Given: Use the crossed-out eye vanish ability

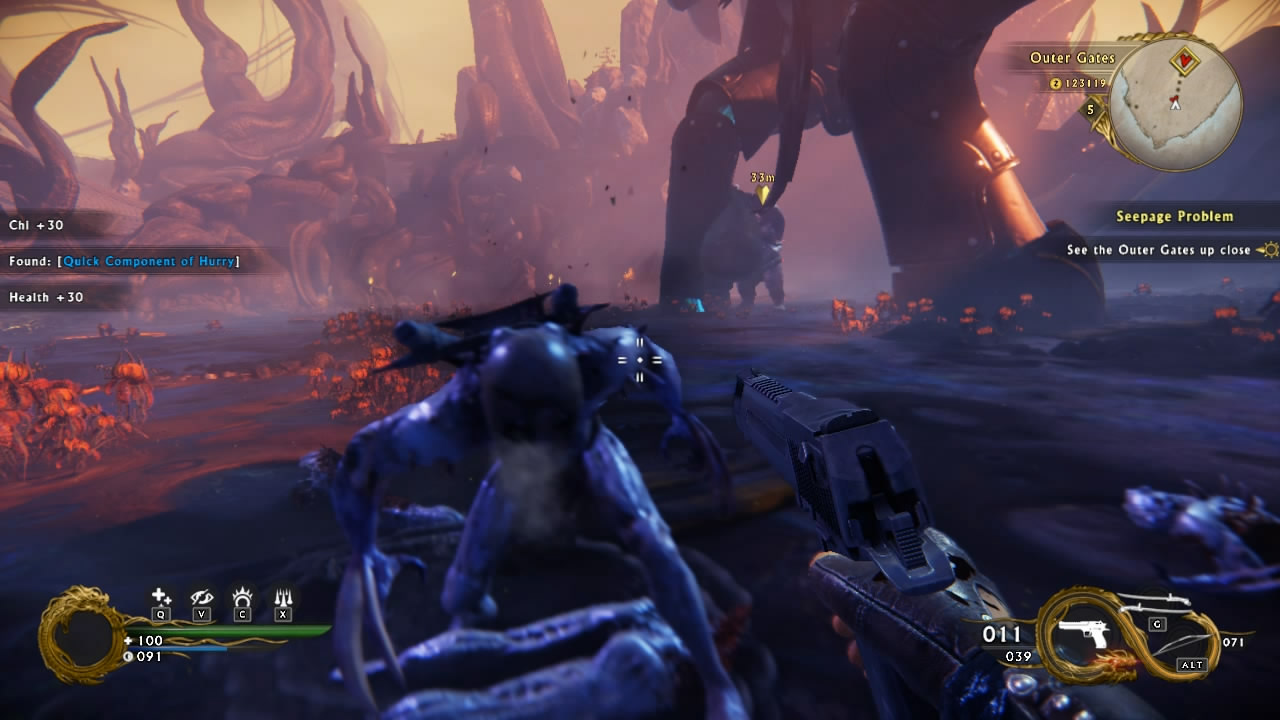Looking at the screenshot, I should (202, 597).
